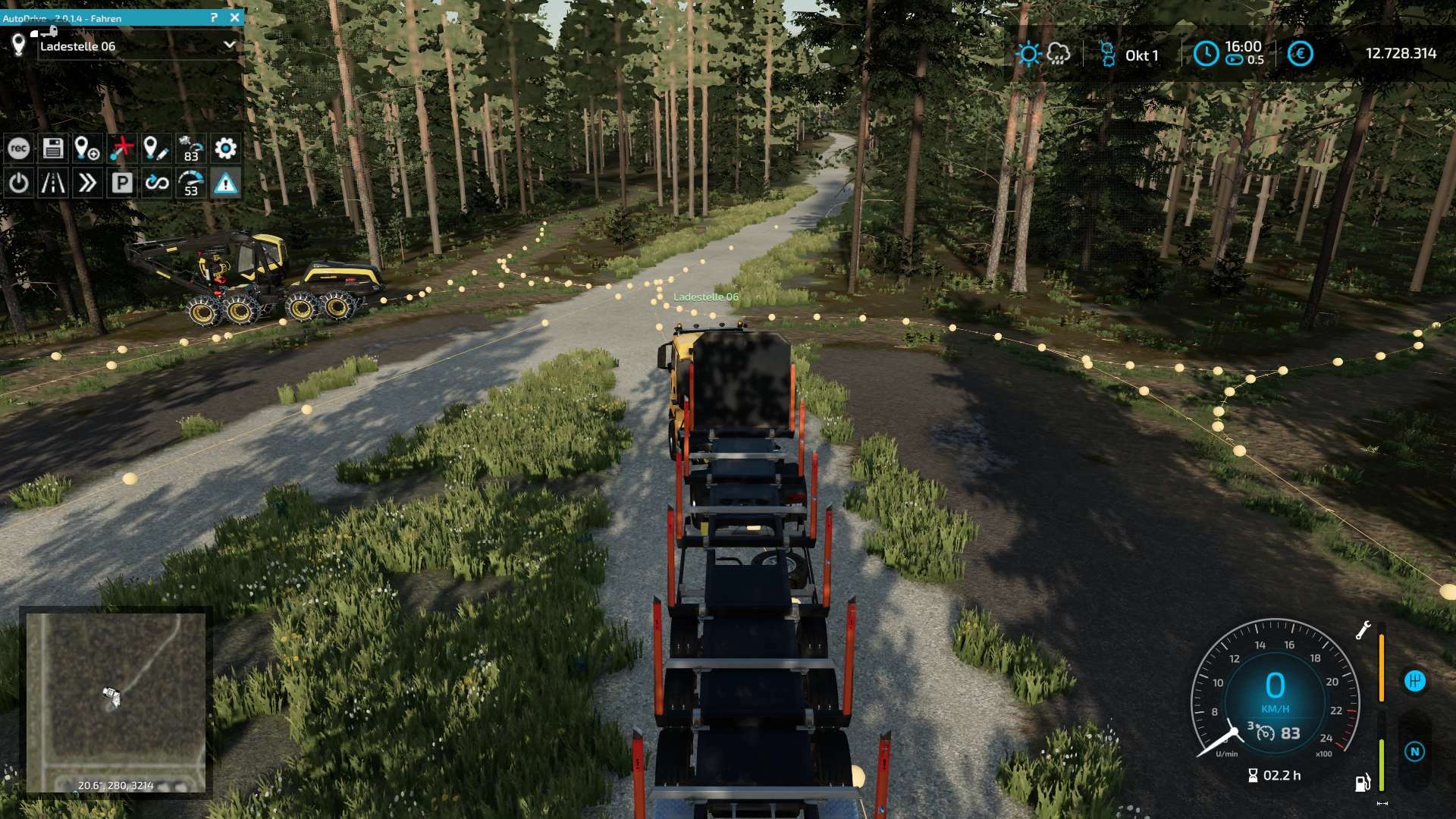Click the field speed icon showing 83
Viewport: 1456px width, 819px height.
click(x=191, y=149)
